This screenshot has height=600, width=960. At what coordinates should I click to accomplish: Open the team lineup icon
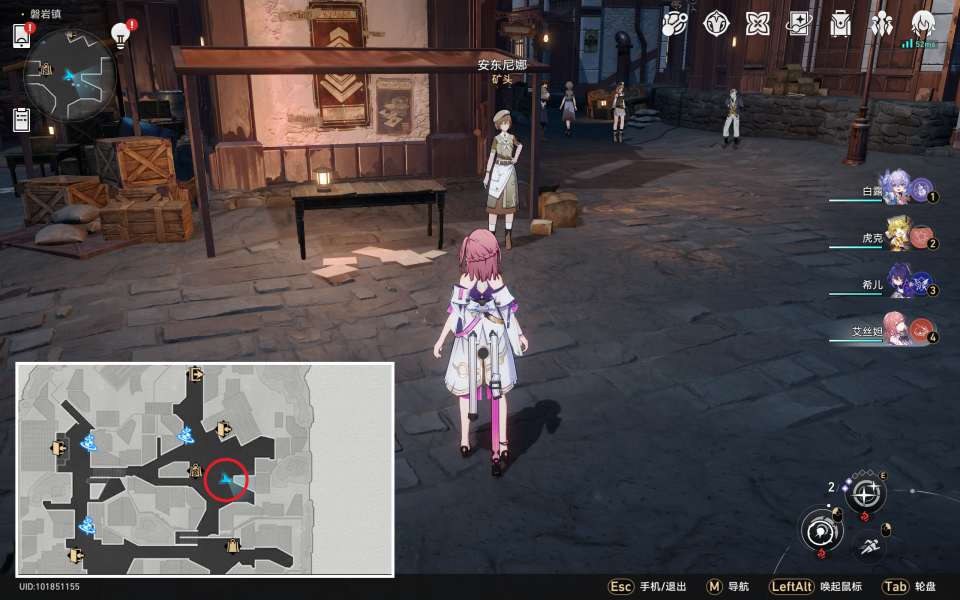(x=881, y=23)
